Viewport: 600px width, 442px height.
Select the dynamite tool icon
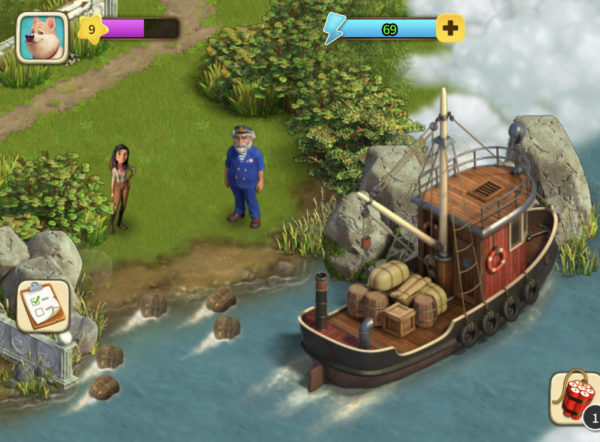574,397
